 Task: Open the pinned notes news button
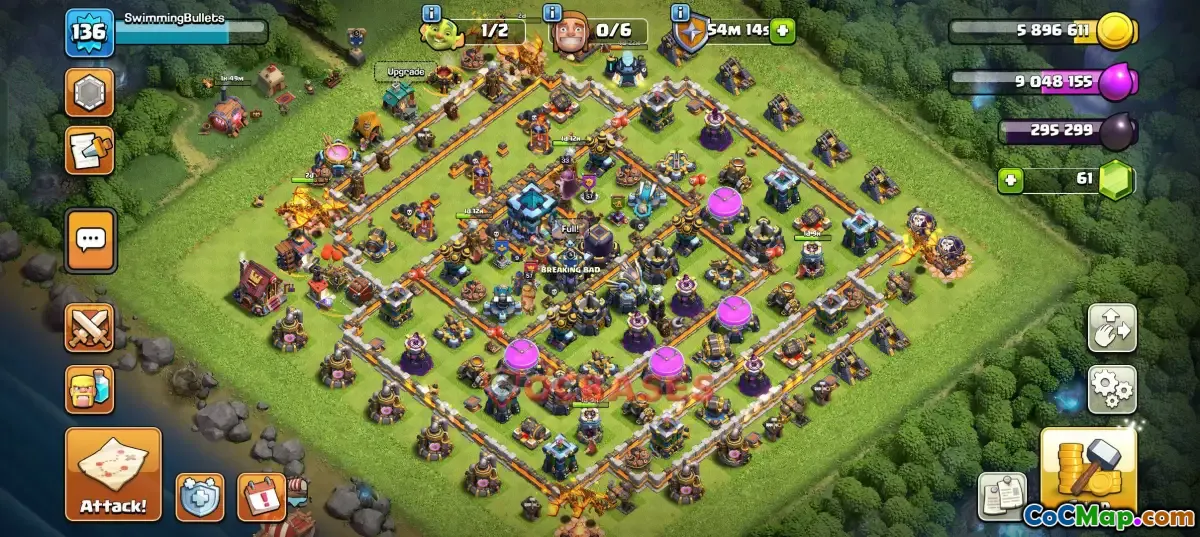pos(1002,497)
